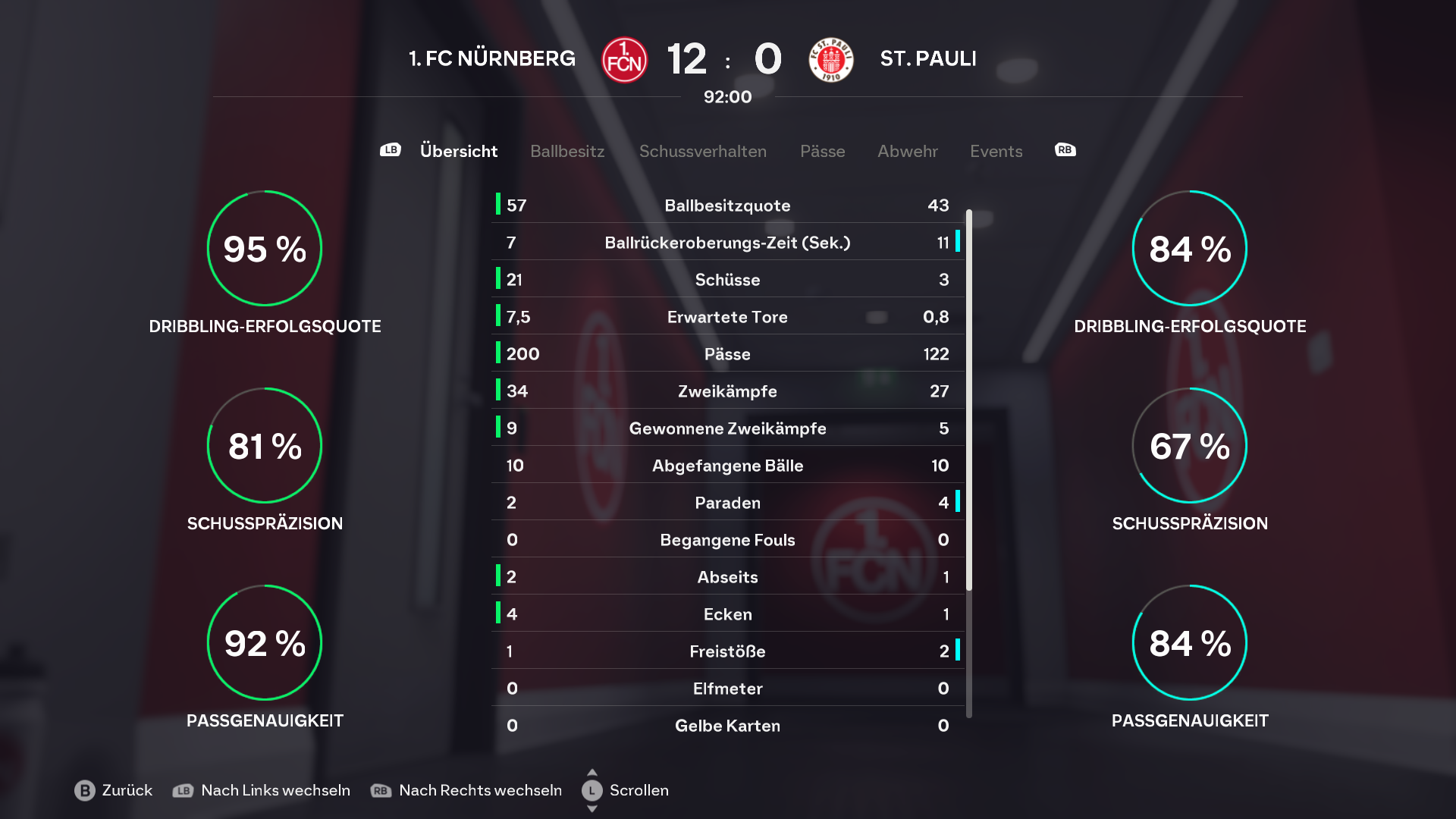Choose the Gewonnene Zweikämpfe row
This screenshot has height=819, width=1456.
pyautogui.click(x=727, y=428)
